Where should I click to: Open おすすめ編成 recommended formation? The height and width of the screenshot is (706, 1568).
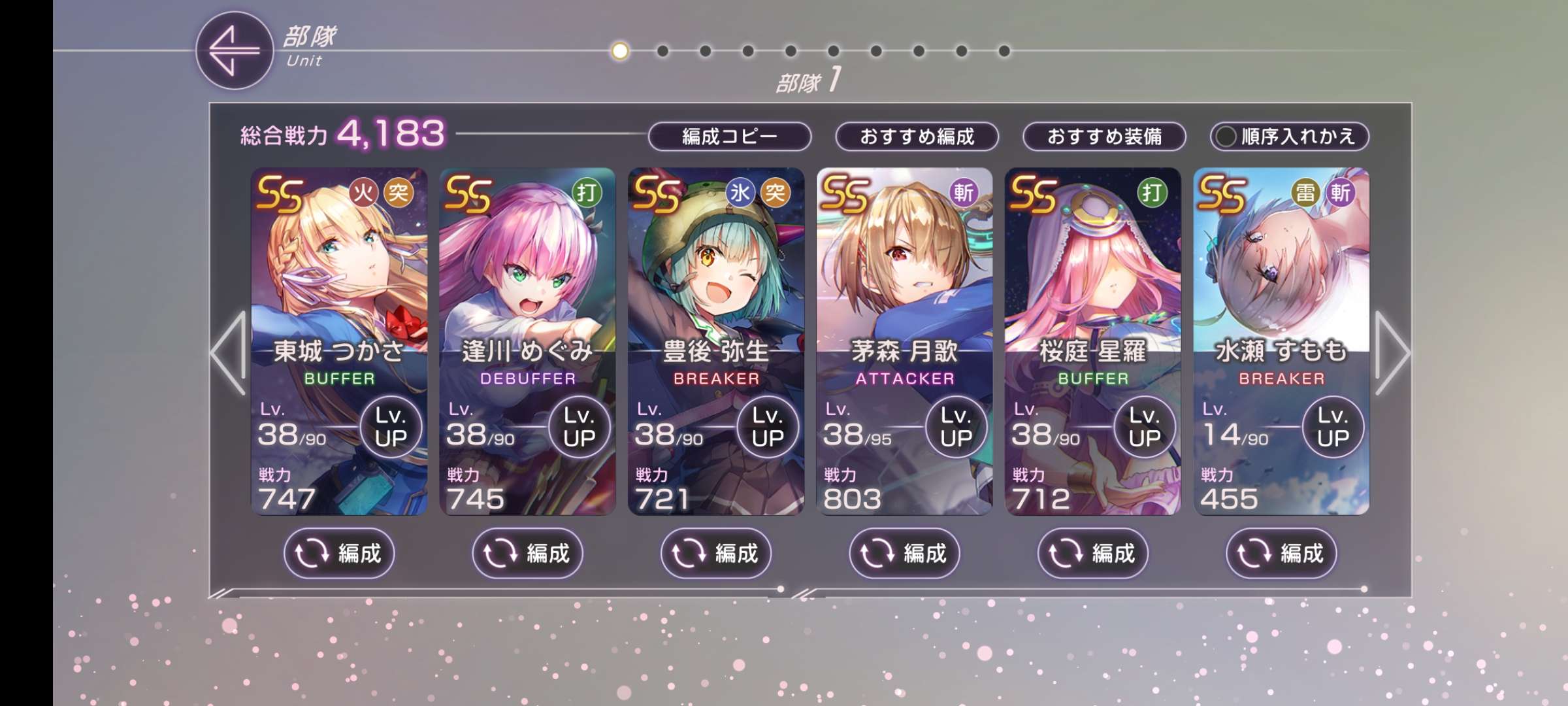pyautogui.click(x=917, y=137)
